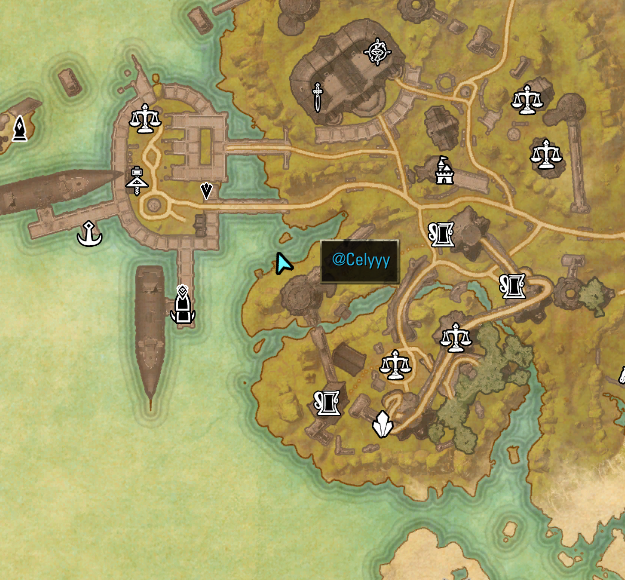Choose the round Mages Guild emblem marker
Viewport: 625px width, 580px height.
tap(377, 50)
